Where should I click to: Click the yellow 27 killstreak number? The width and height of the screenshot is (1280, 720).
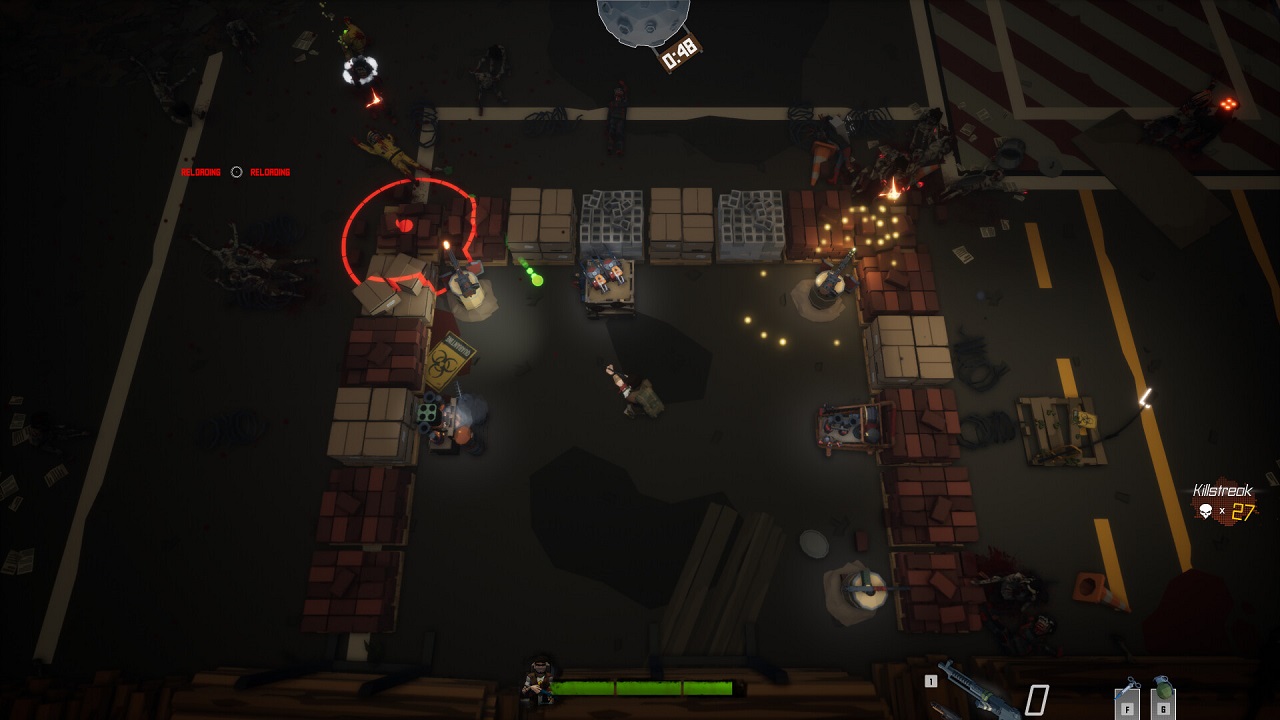tap(1243, 509)
